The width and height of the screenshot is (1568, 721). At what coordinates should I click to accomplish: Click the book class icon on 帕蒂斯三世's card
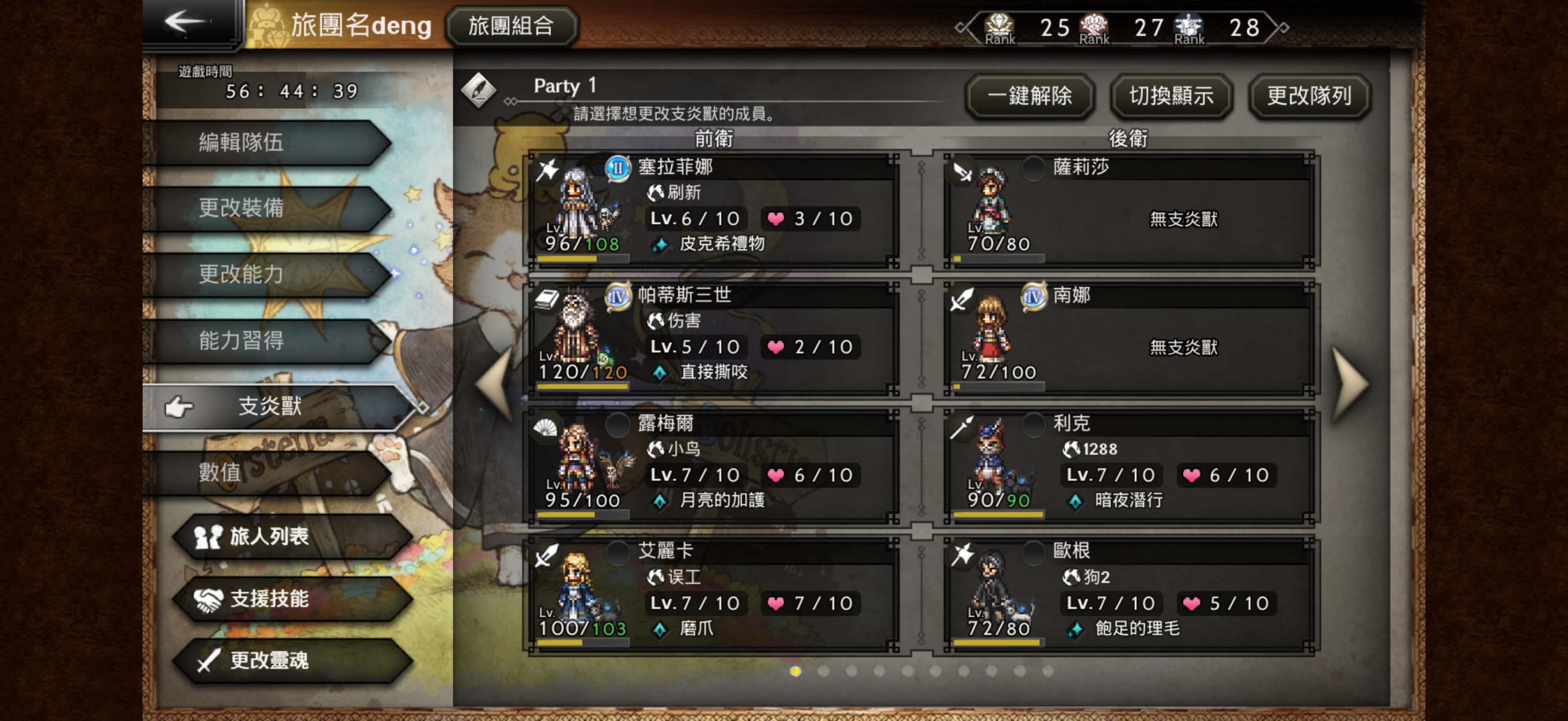(546, 300)
